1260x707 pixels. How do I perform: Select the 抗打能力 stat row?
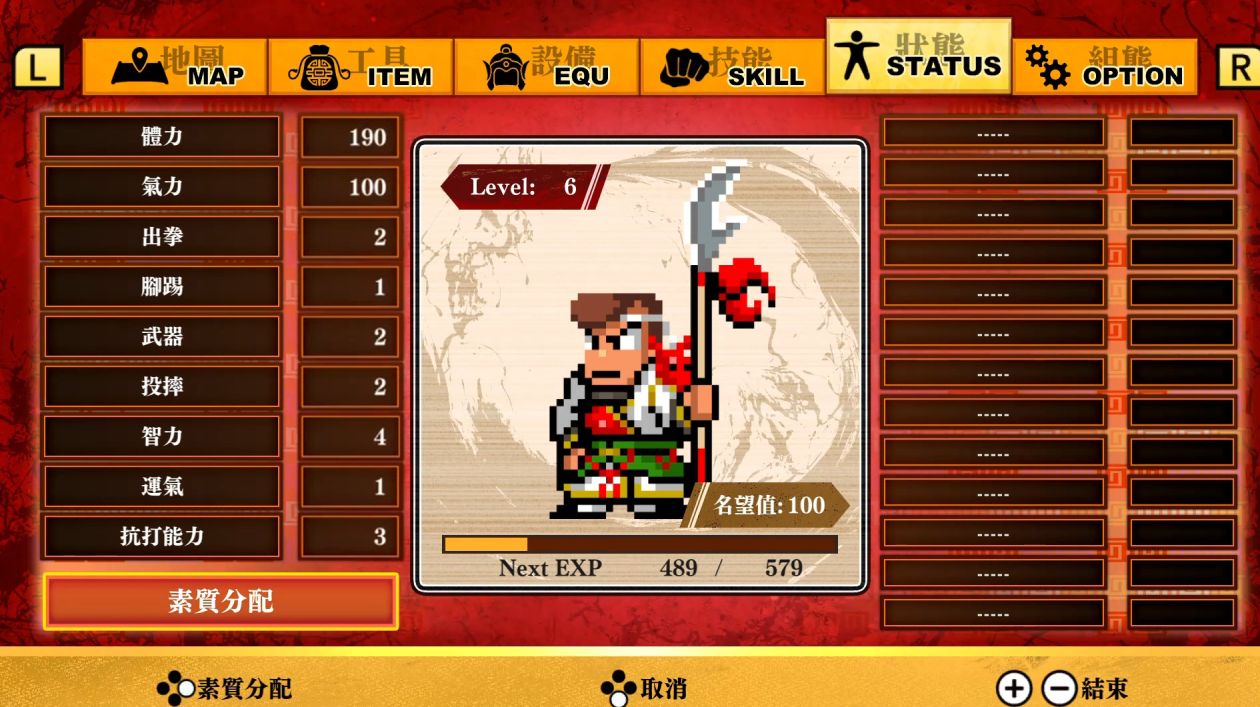162,537
